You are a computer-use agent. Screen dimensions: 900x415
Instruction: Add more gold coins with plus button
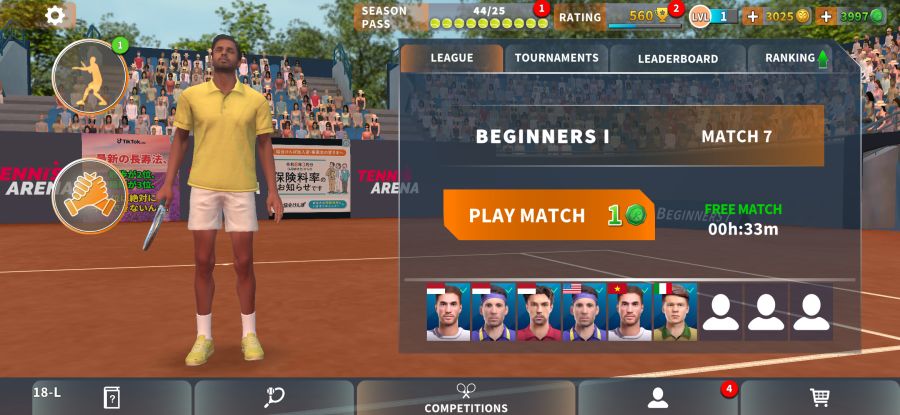(x=753, y=16)
